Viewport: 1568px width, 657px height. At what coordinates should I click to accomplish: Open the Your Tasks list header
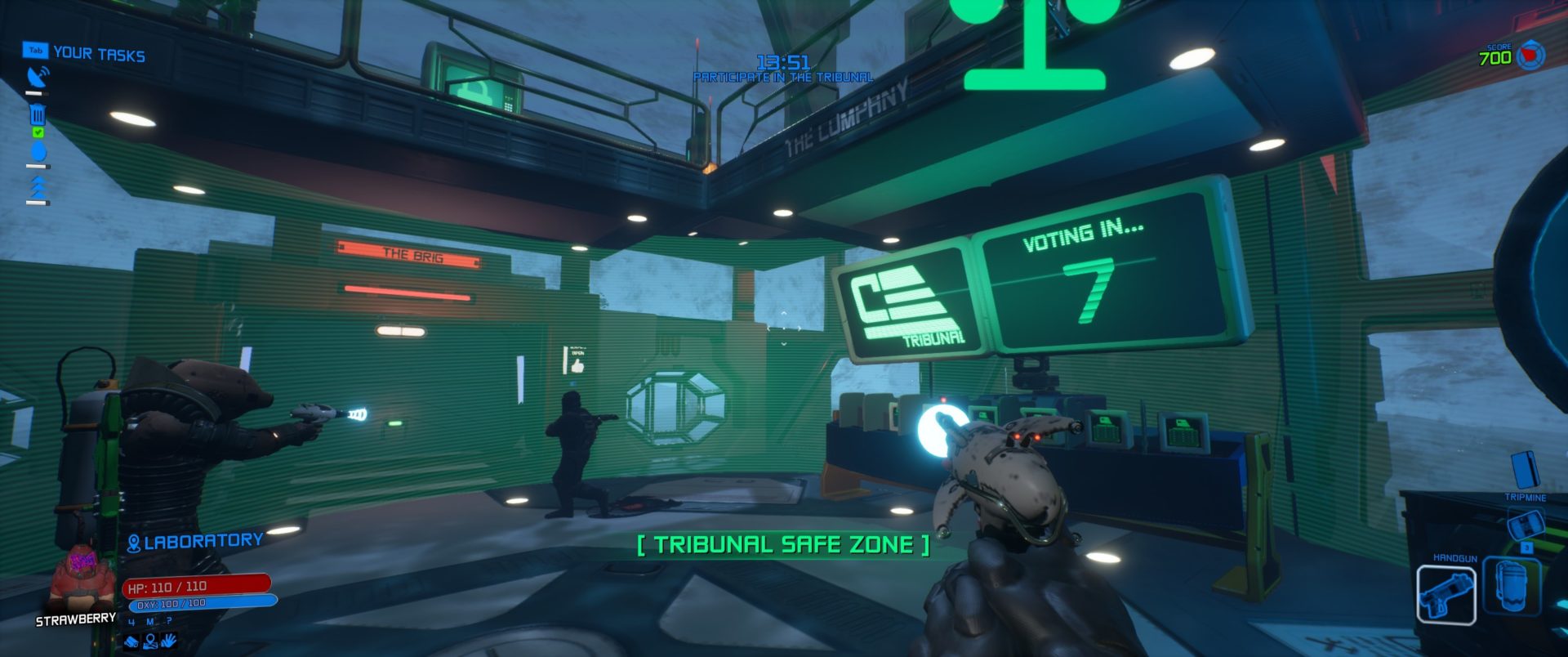pyautogui.click(x=98, y=55)
